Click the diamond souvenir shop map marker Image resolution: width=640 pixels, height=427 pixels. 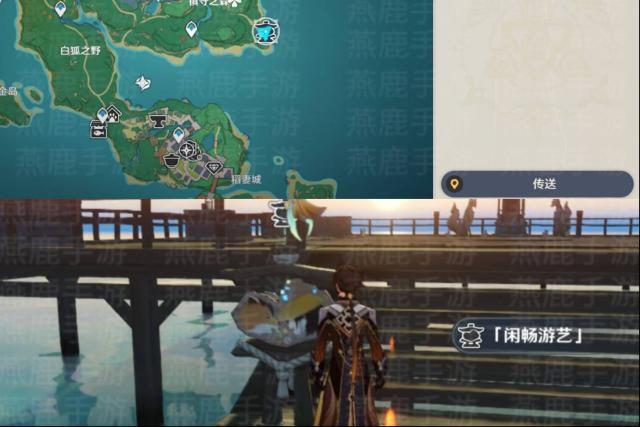pos(215,166)
